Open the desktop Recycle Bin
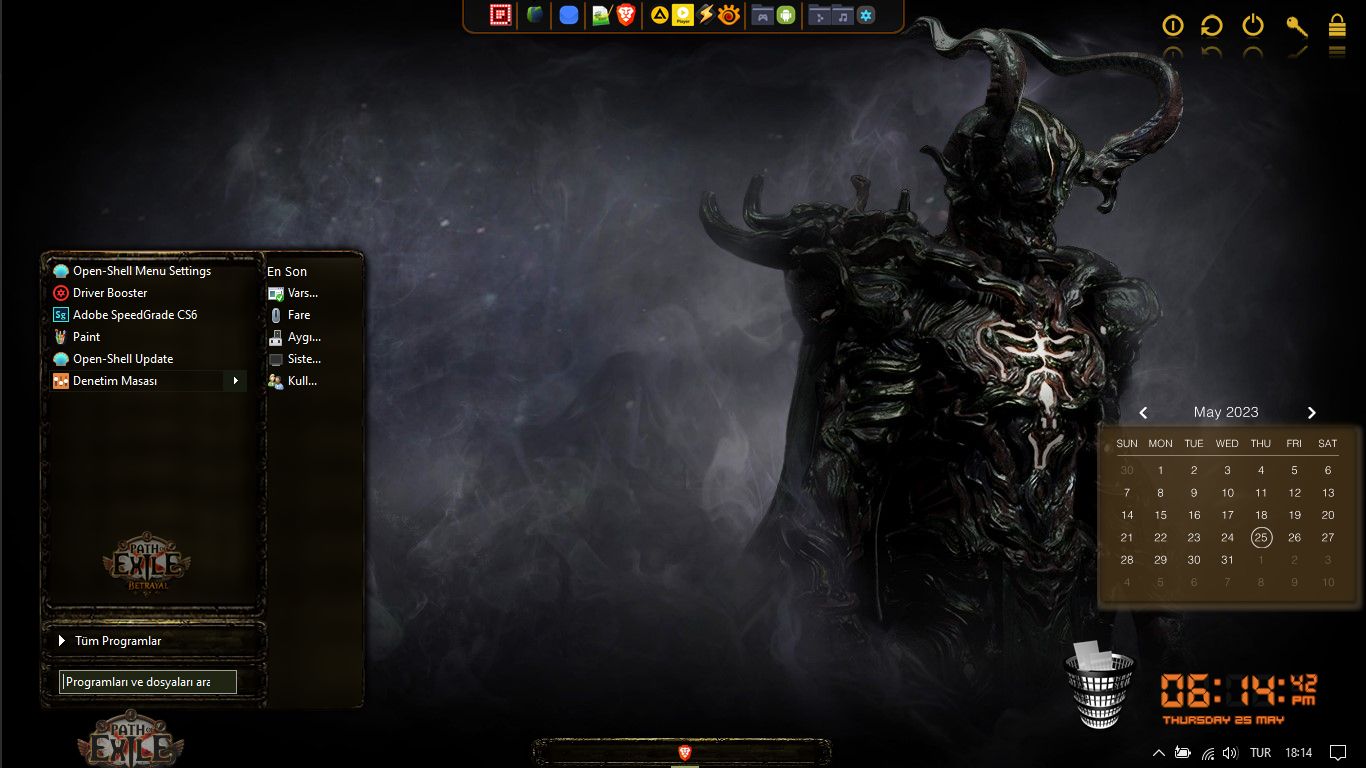 click(1100, 683)
